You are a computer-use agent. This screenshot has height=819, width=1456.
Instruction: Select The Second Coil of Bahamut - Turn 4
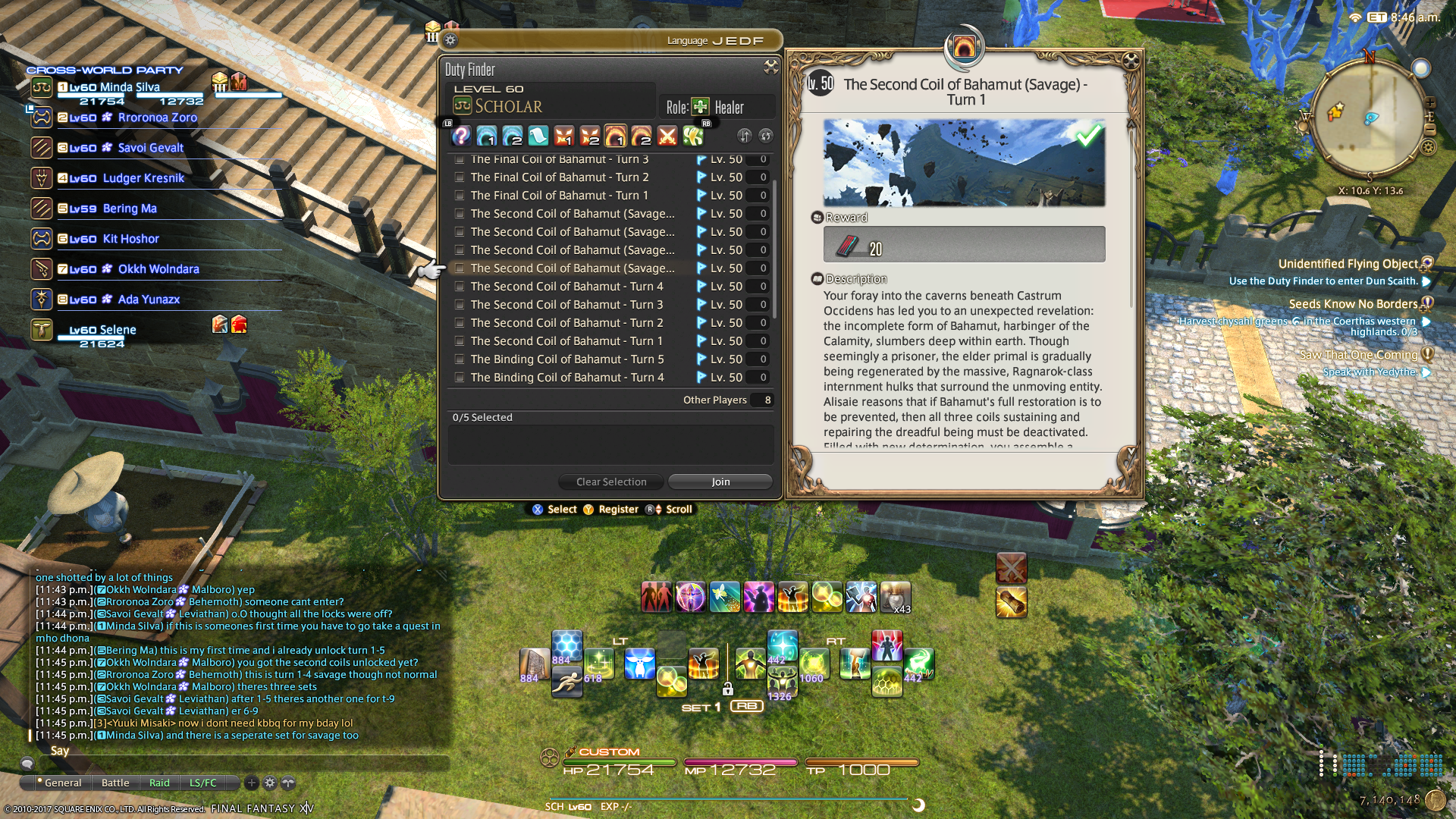pyautogui.click(x=460, y=287)
